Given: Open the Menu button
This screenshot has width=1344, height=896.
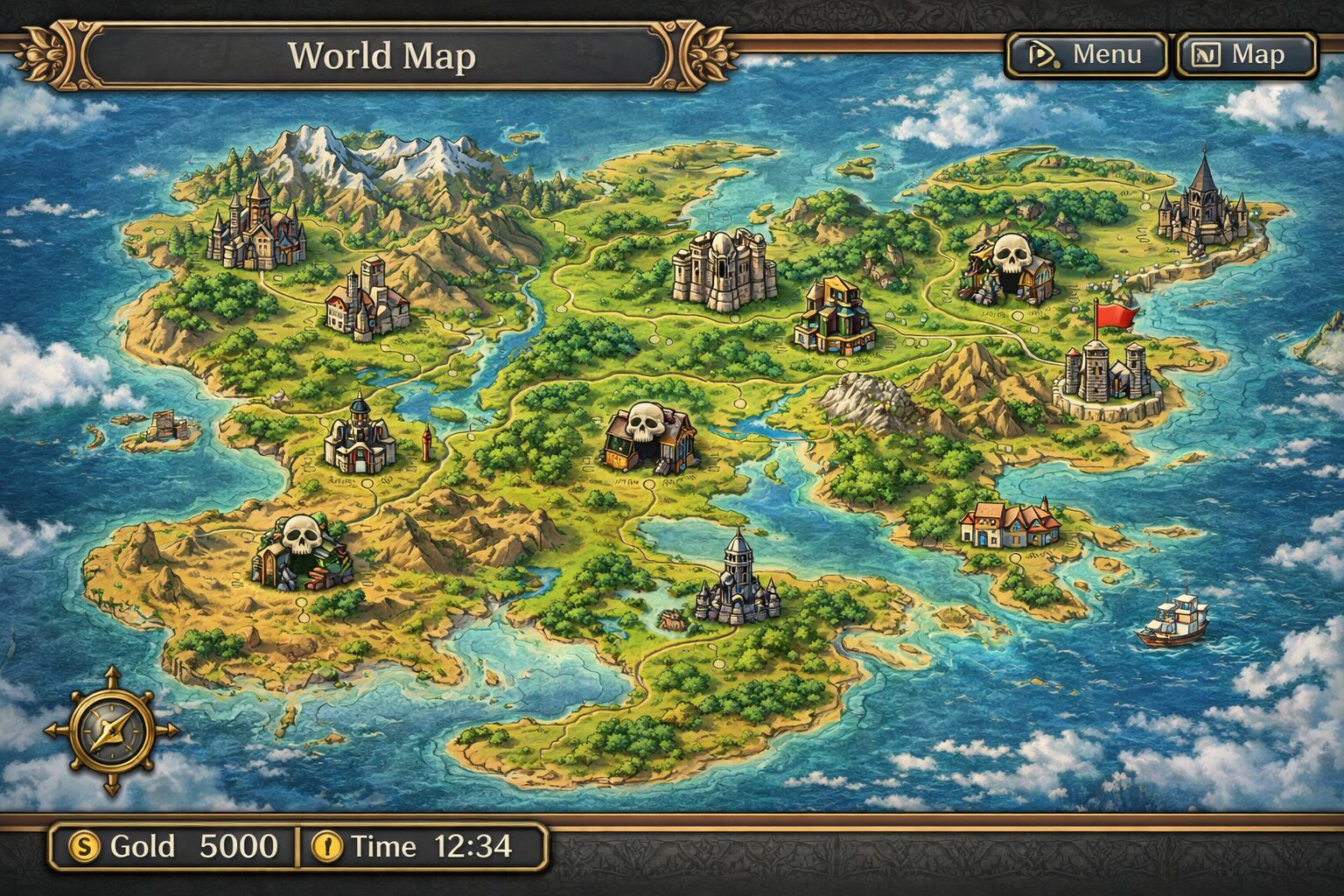Looking at the screenshot, I should coord(1086,55).
